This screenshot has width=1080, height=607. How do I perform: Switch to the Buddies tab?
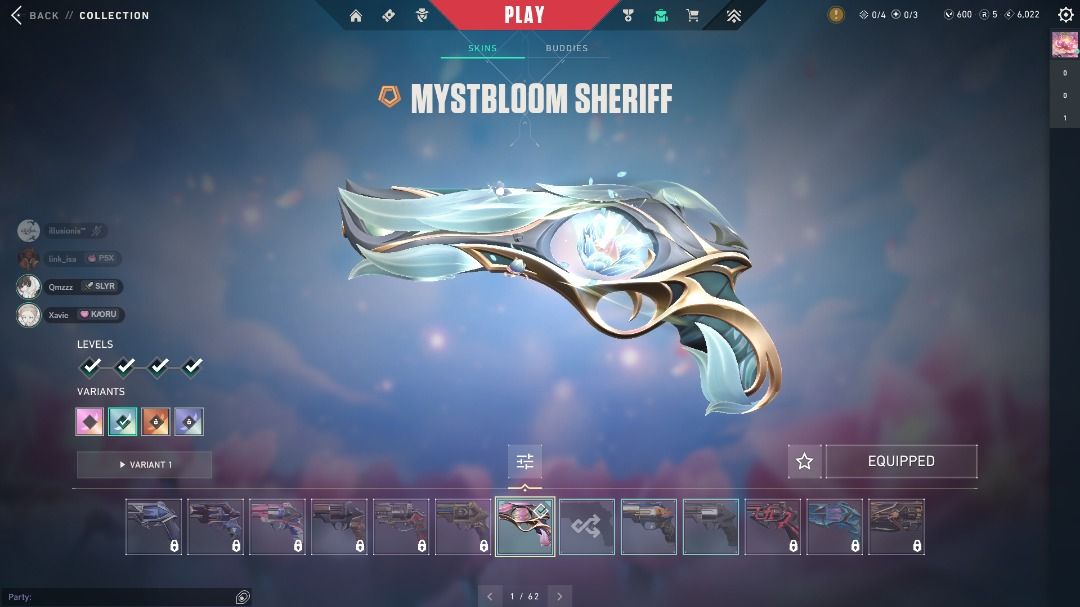coord(566,48)
